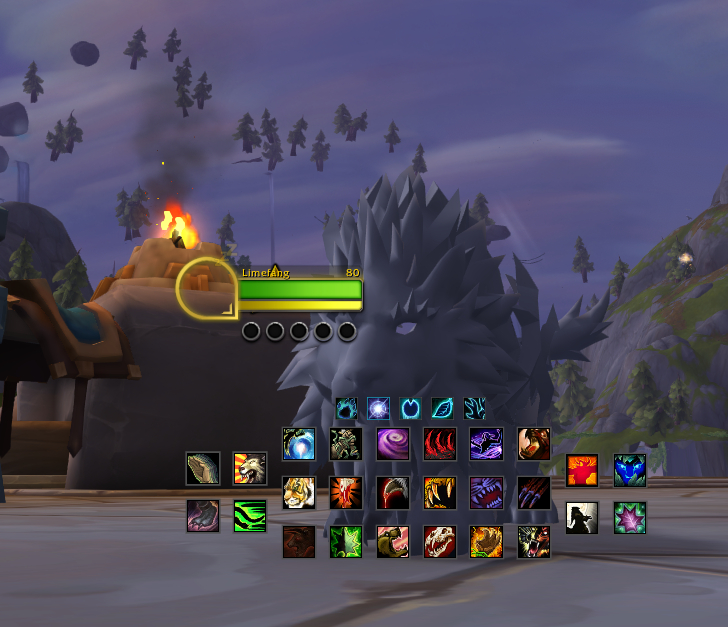728x627 pixels.
Task: Activate the purple-green starburst ability
Action: coord(630,517)
